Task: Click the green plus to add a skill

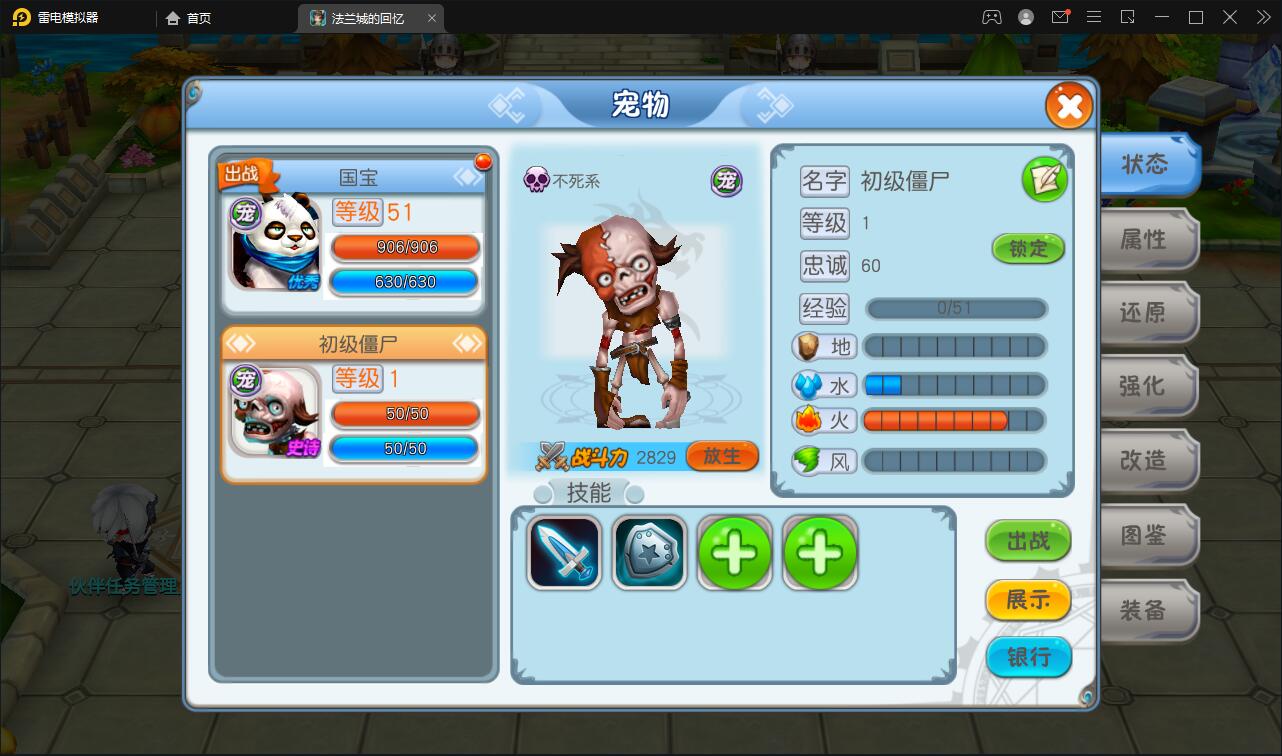Action: tap(735, 551)
